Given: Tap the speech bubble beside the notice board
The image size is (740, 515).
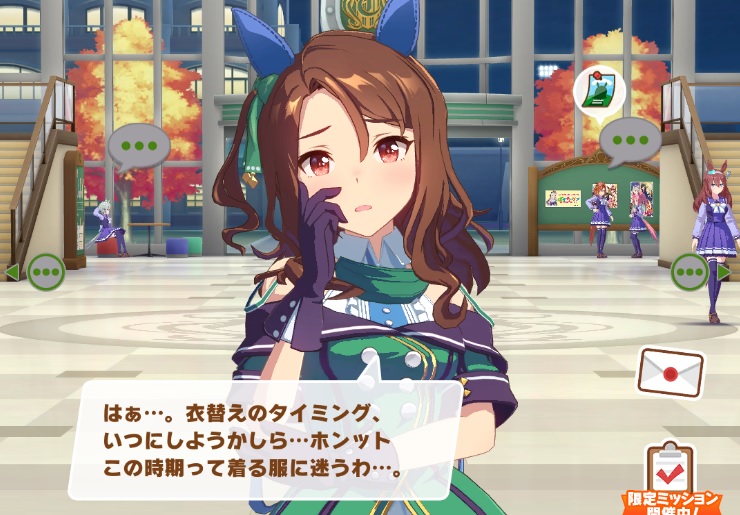Looking at the screenshot, I should (630, 139).
